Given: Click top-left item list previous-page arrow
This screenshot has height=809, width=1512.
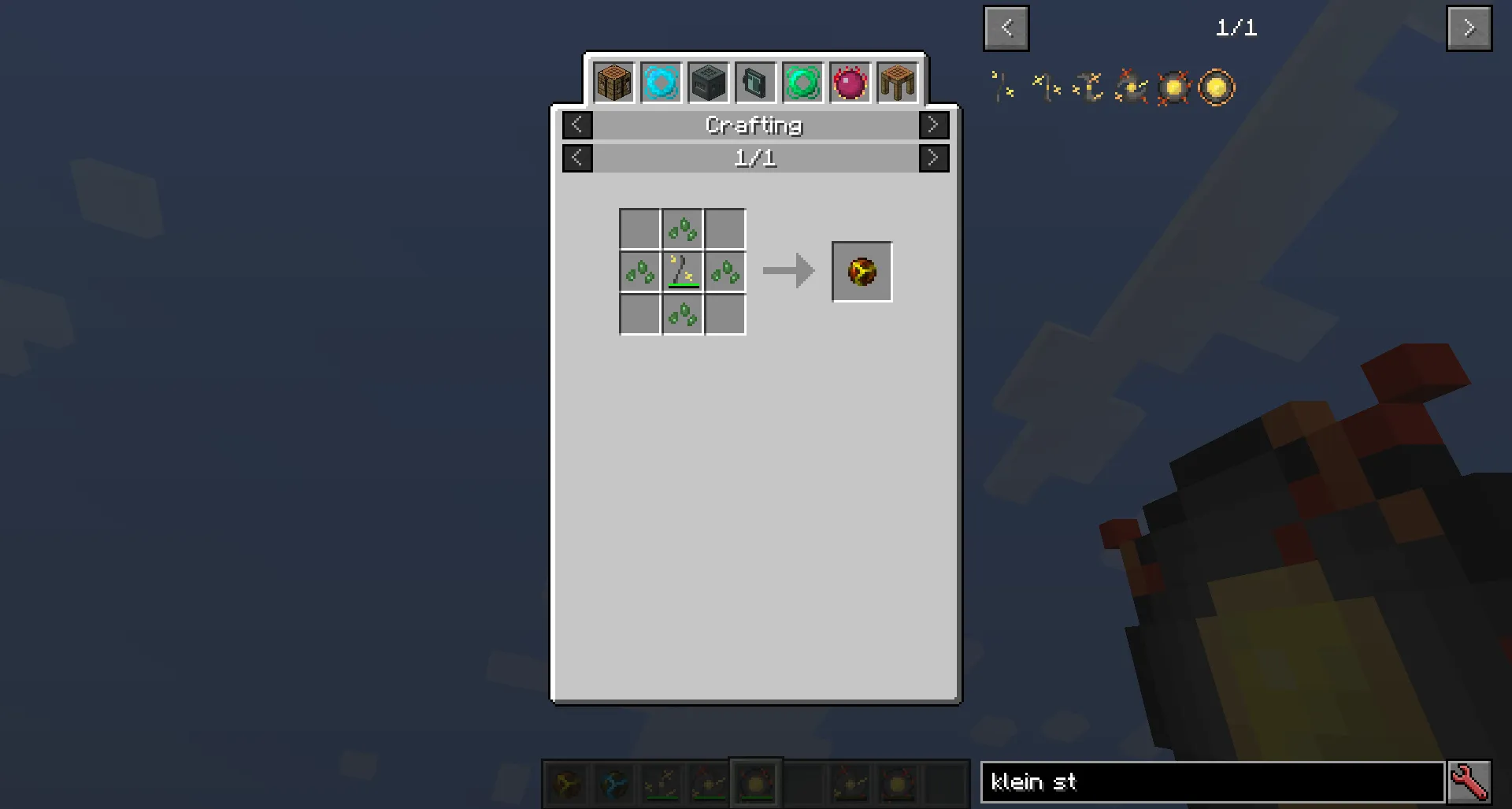Looking at the screenshot, I should tap(1006, 28).
